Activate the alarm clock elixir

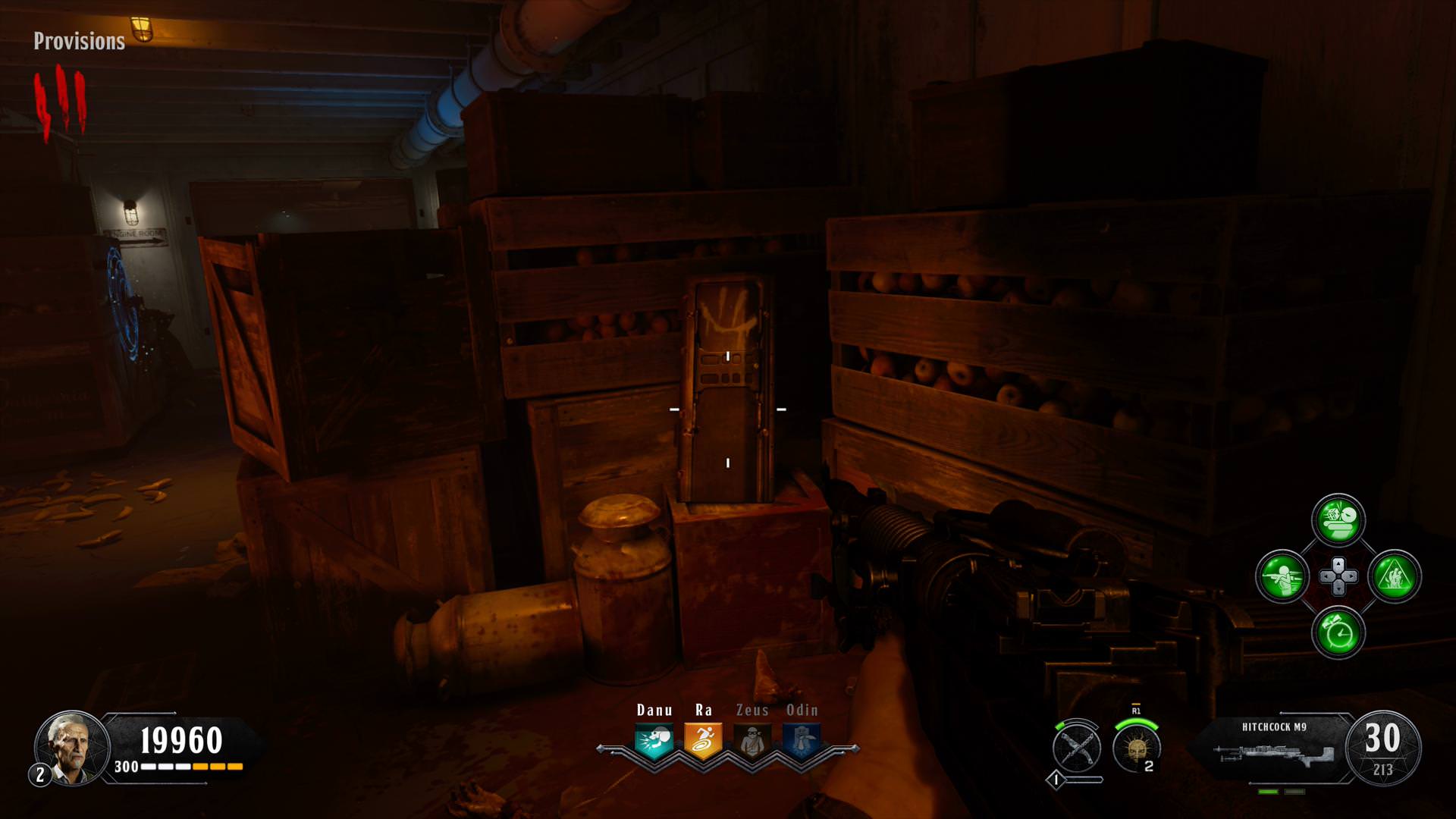(1338, 632)
